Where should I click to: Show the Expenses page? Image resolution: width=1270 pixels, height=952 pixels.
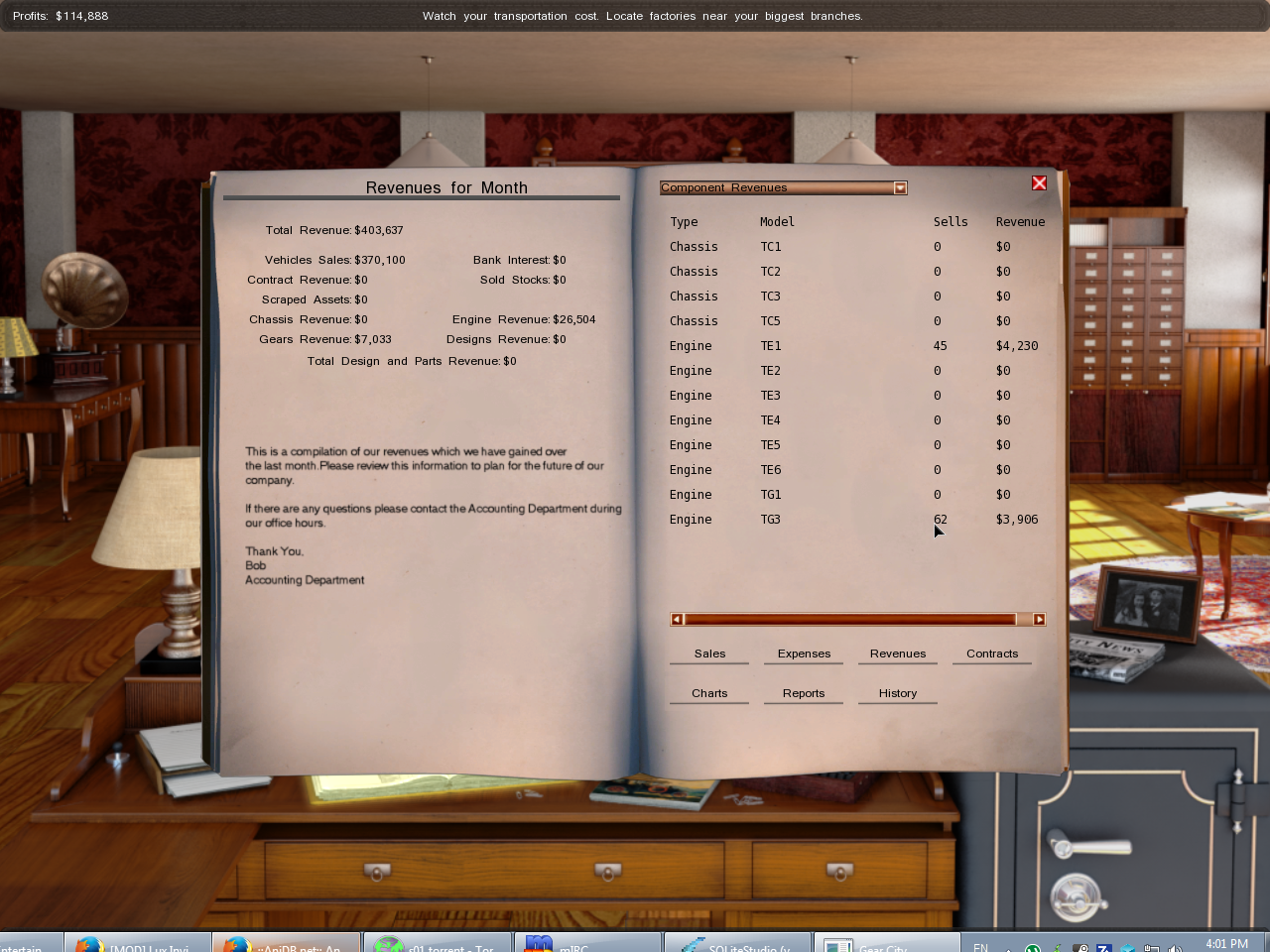pos(804,654)
